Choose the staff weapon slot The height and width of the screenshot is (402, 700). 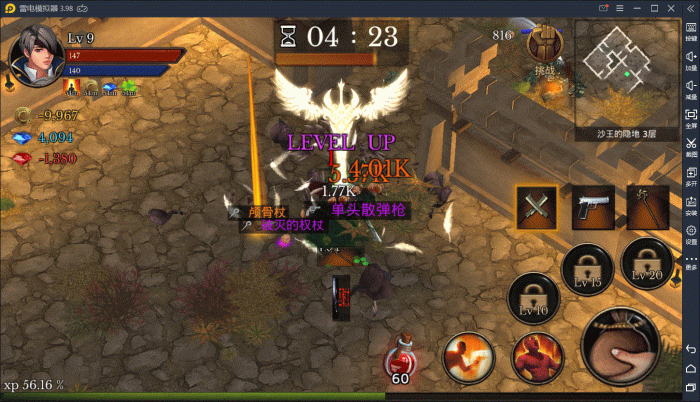coord(647,208)
